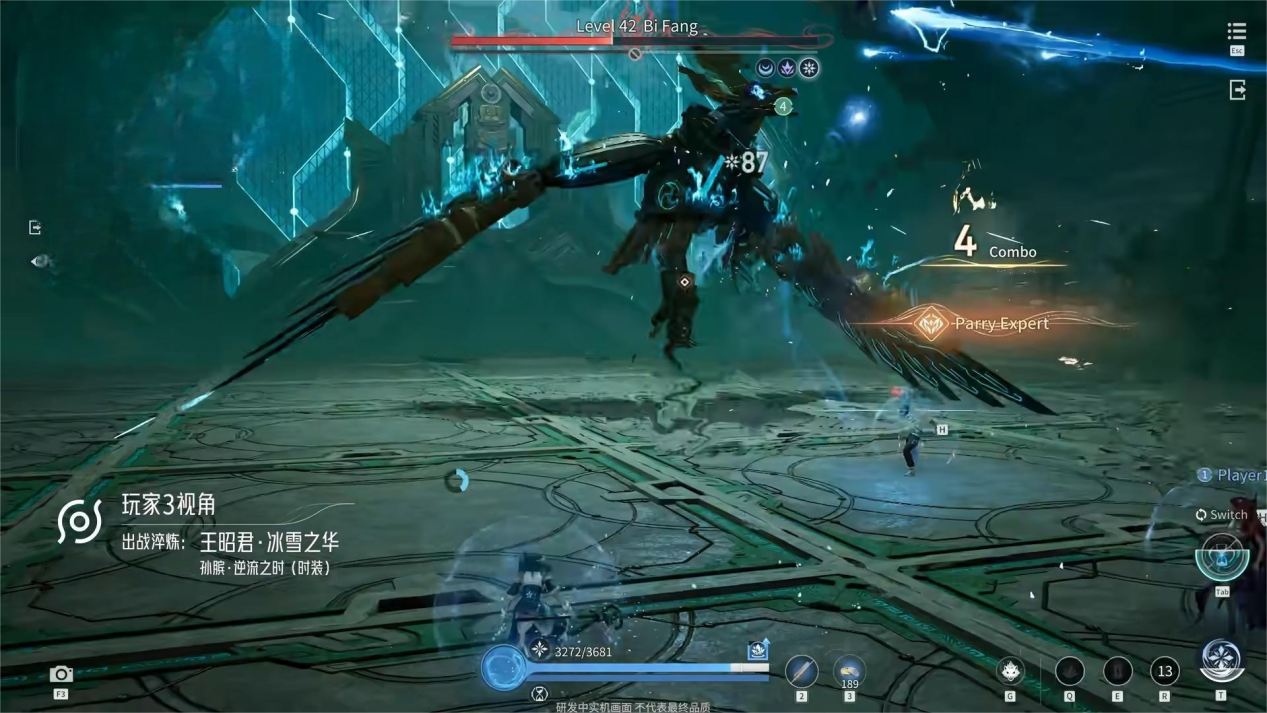Trigger the skill icon labeled Q
This screenshot has width=1267, height=713.
coord(1069,670)
